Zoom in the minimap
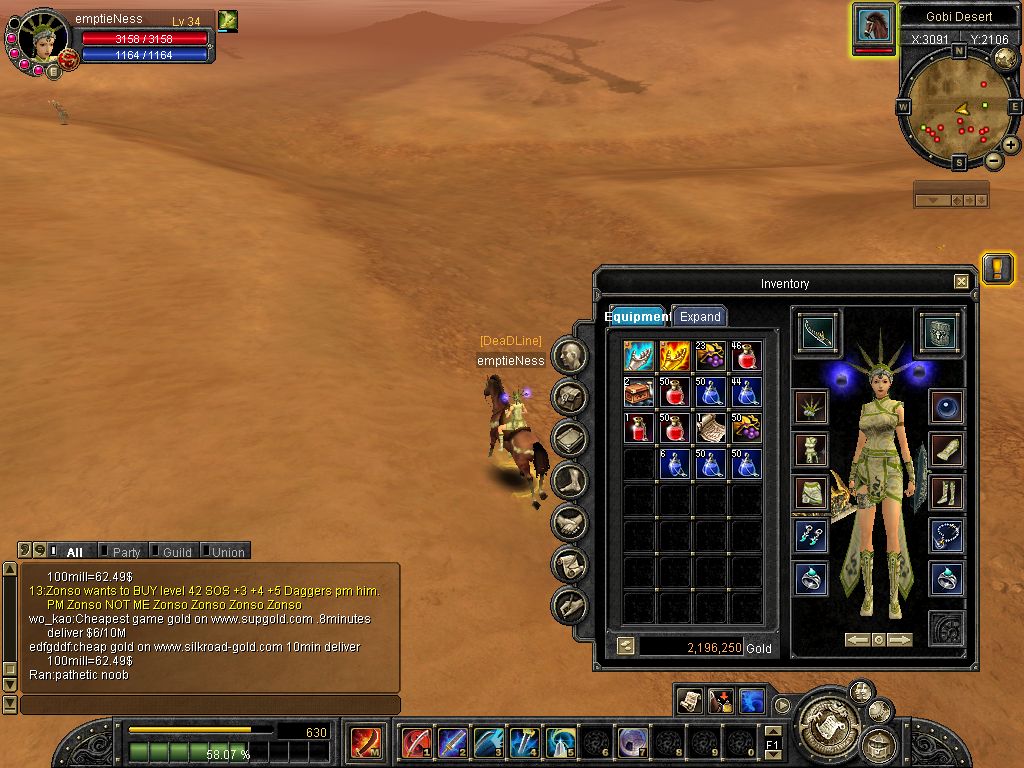Image resolution: width=1024 pixels, height=768 pixels. (1011, 145)
